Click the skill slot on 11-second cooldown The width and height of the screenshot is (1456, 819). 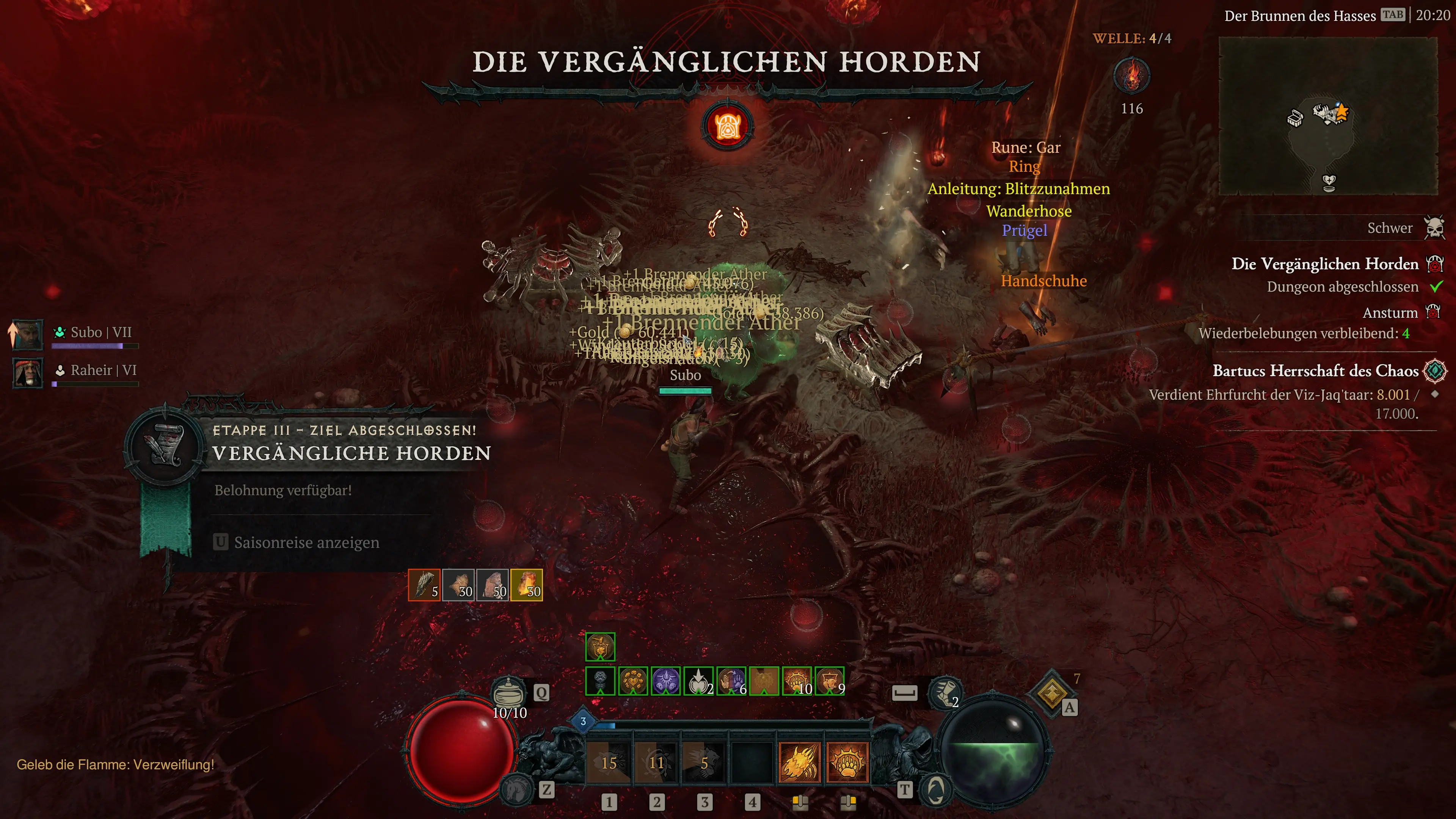[x=656, y=763]
